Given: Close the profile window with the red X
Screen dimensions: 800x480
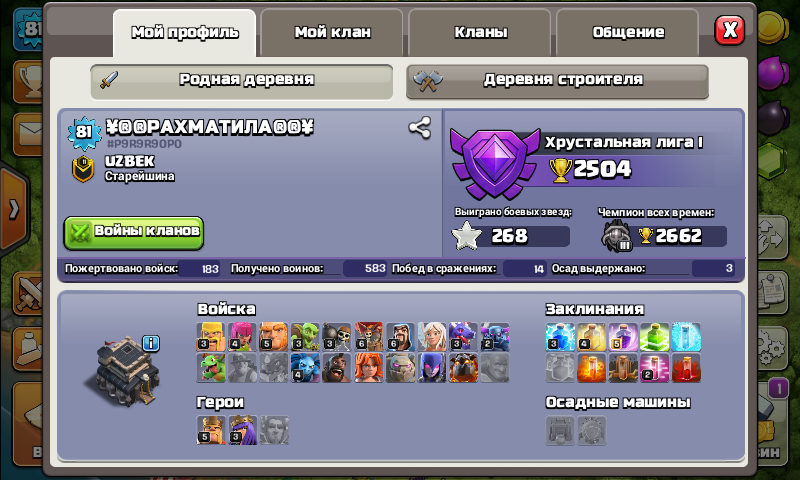Looking at the screenshot, I should [x=730, y=30].
